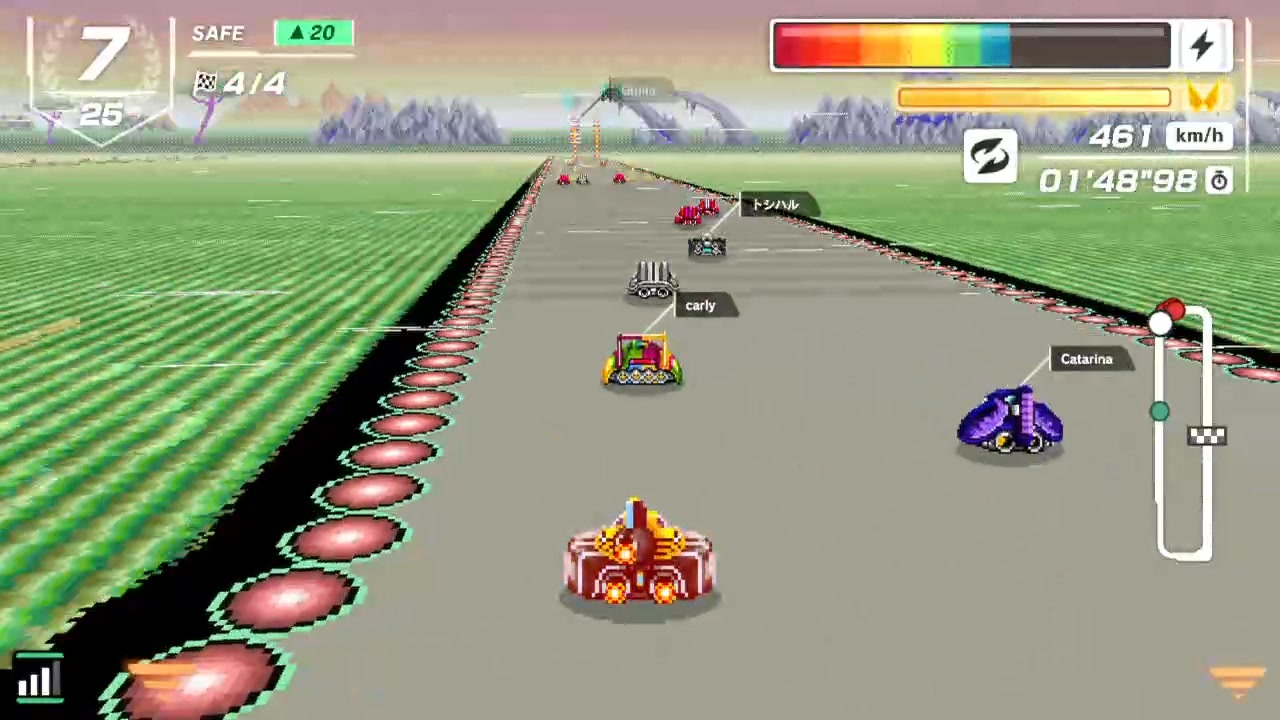
Task: Click the connection strength bars indicator
Action: coord(38,679)
